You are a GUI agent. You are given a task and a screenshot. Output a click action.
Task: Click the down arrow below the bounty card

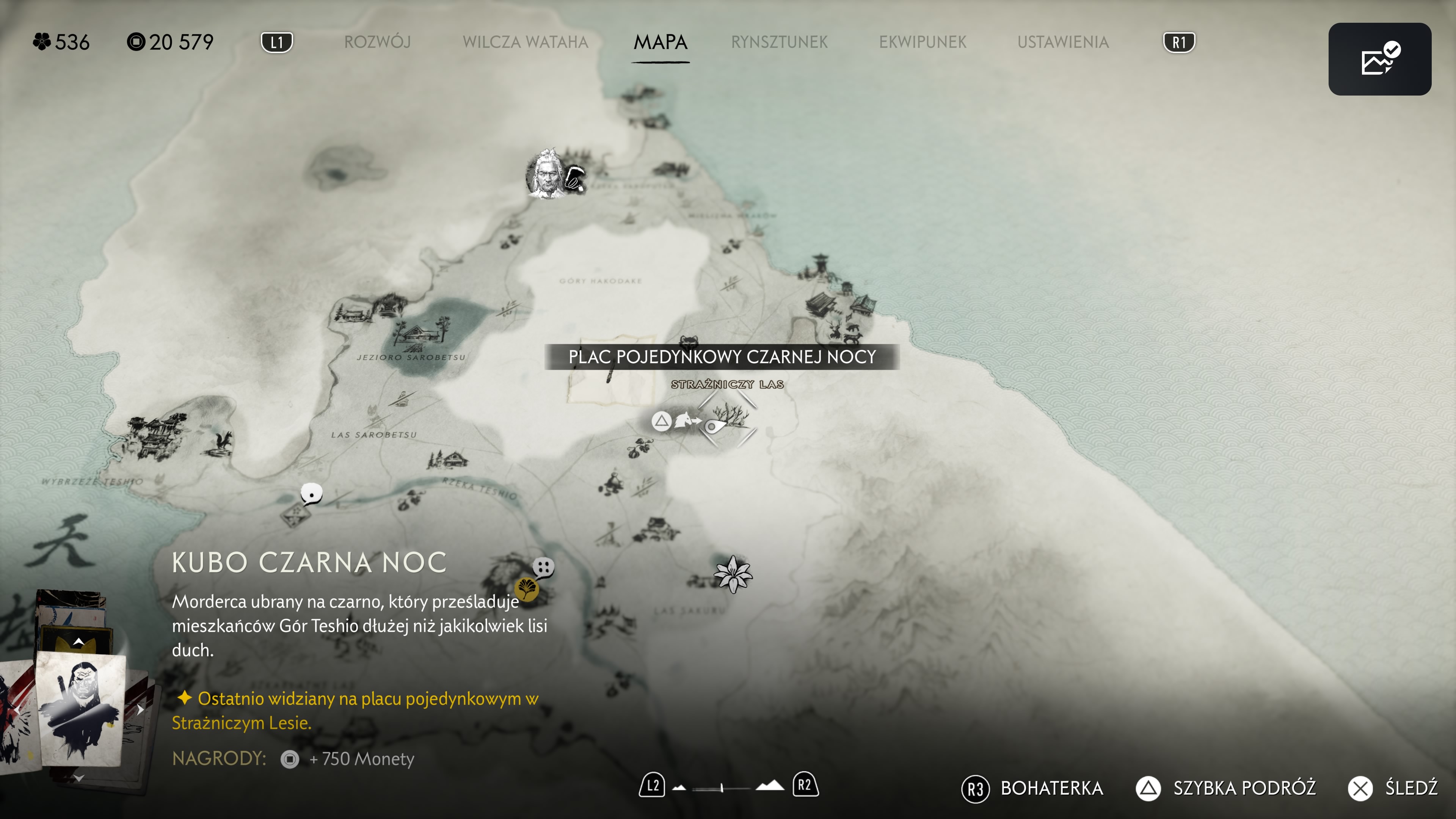(78, 779)
